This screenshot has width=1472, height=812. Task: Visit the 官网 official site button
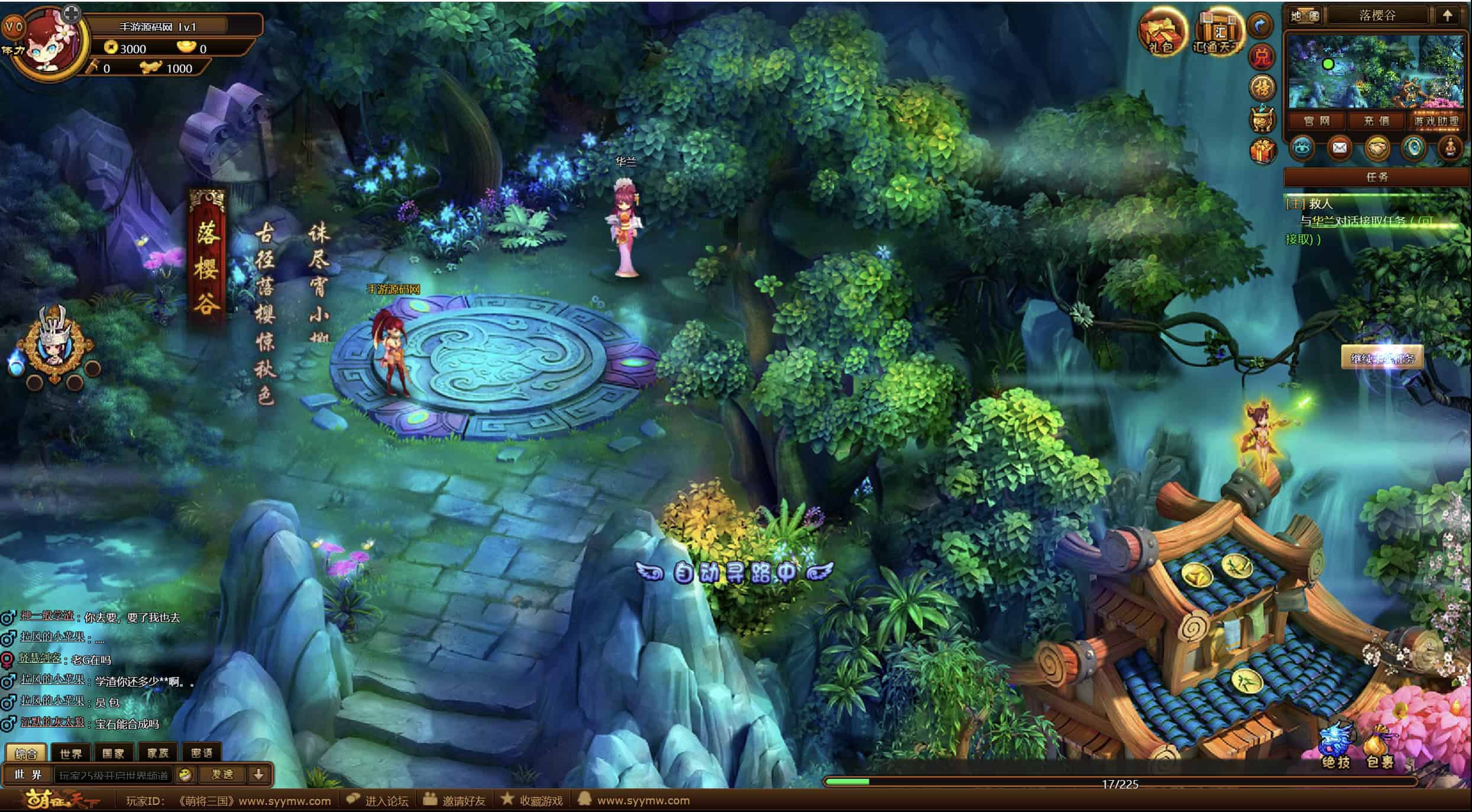(x=1317, y=121)
